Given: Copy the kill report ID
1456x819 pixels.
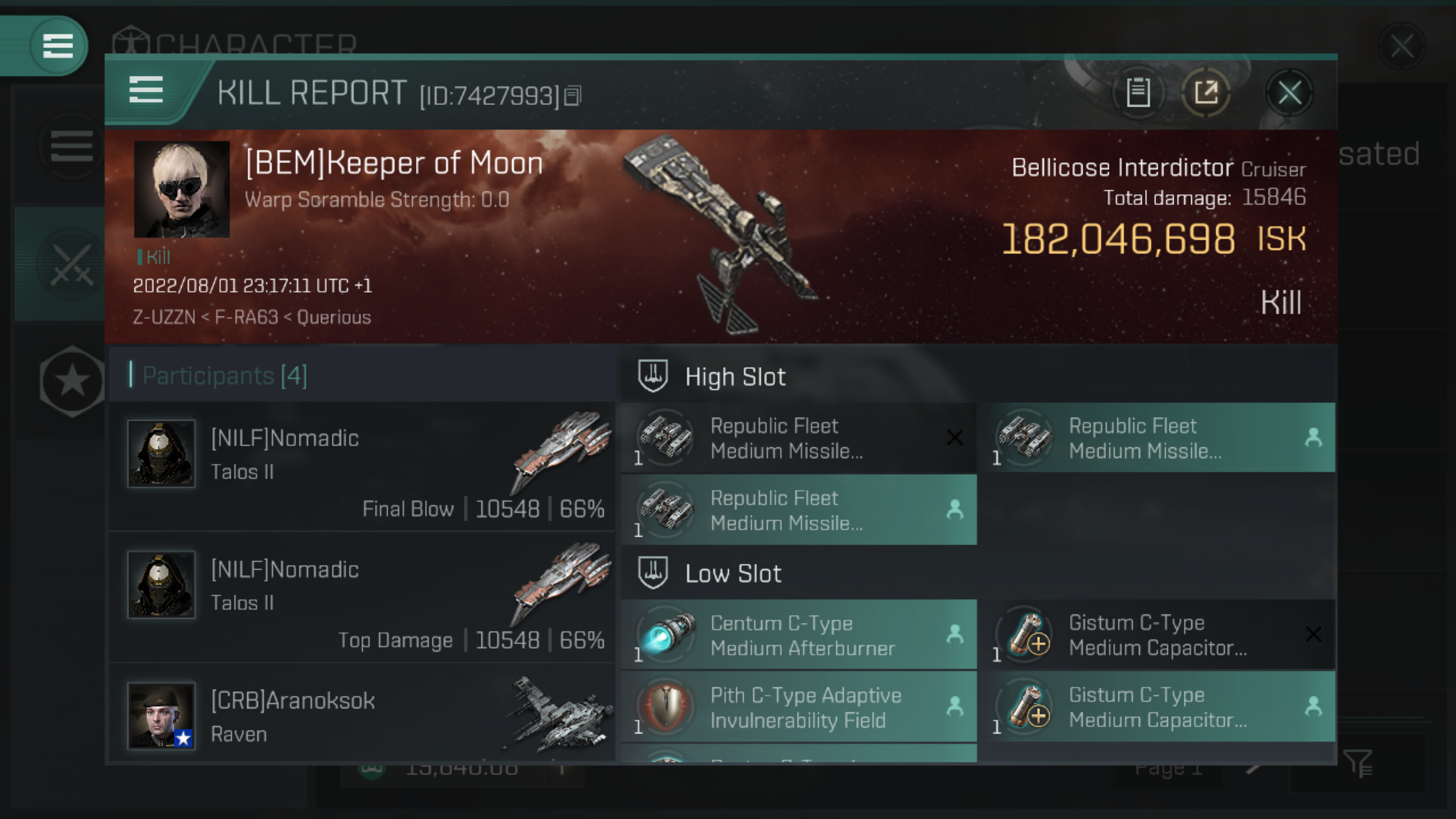Looking at the screenshot, I should [x=573, y=96].
